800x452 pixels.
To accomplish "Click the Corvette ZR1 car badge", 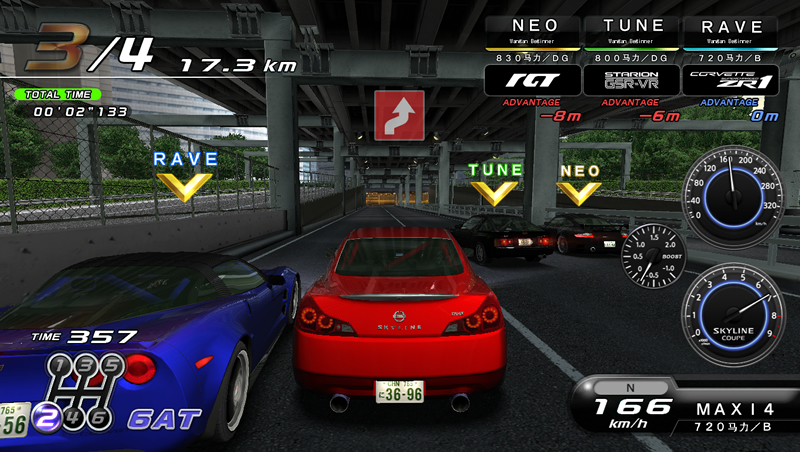I will click(734, 80).
